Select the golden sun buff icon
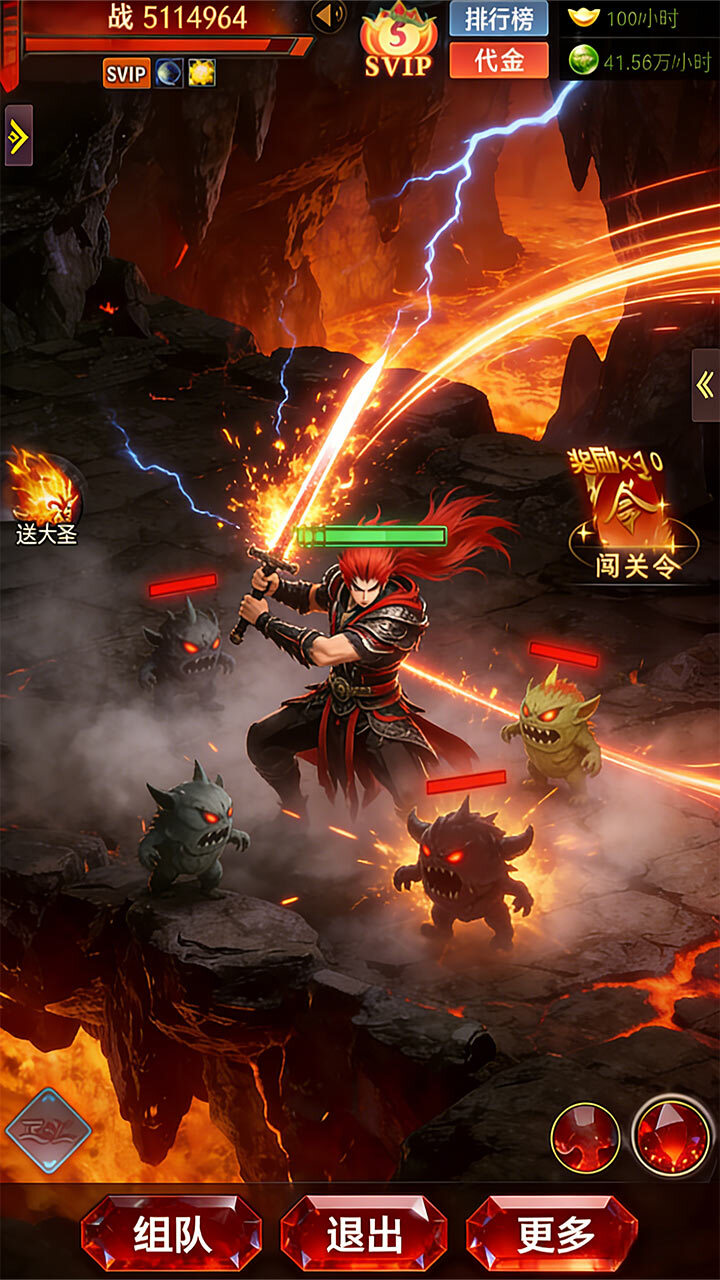 point(201,73)
